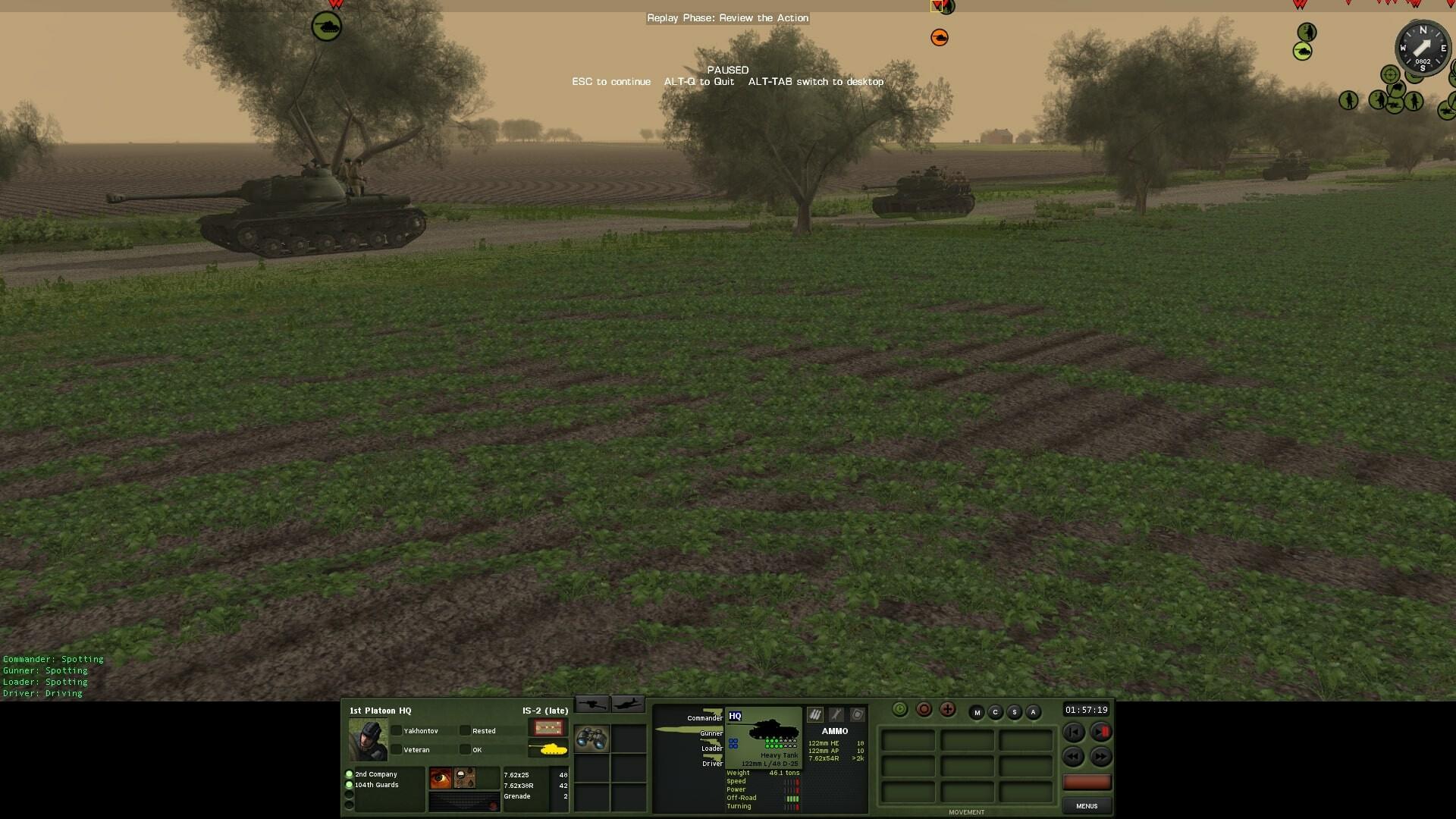Click the red circle command icon
The image size is (1456, 819).
[x=924, y=709]
